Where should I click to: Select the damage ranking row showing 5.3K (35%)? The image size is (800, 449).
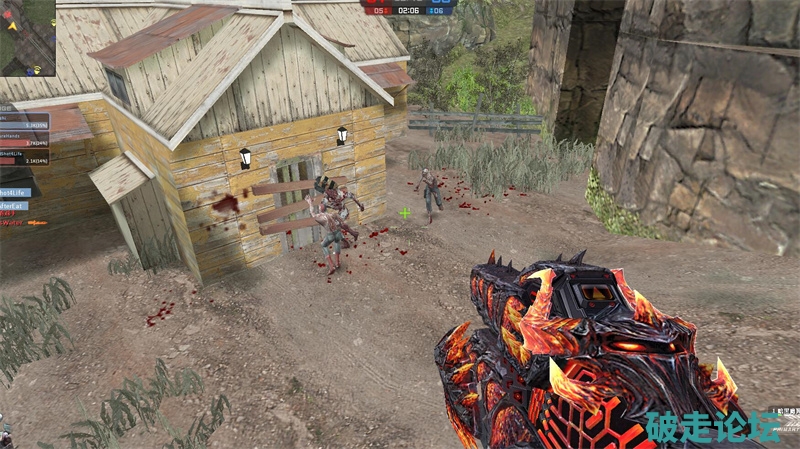[x=24, y=125]
